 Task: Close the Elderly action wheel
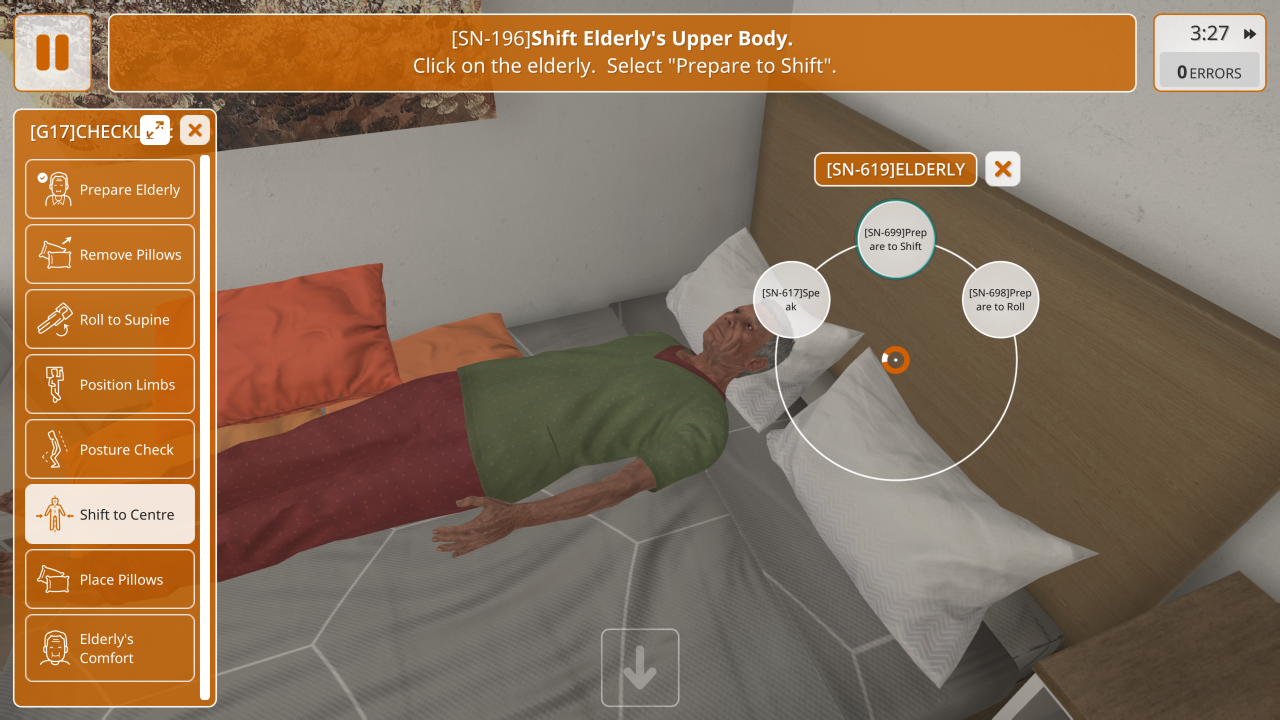coord(1002,169)
